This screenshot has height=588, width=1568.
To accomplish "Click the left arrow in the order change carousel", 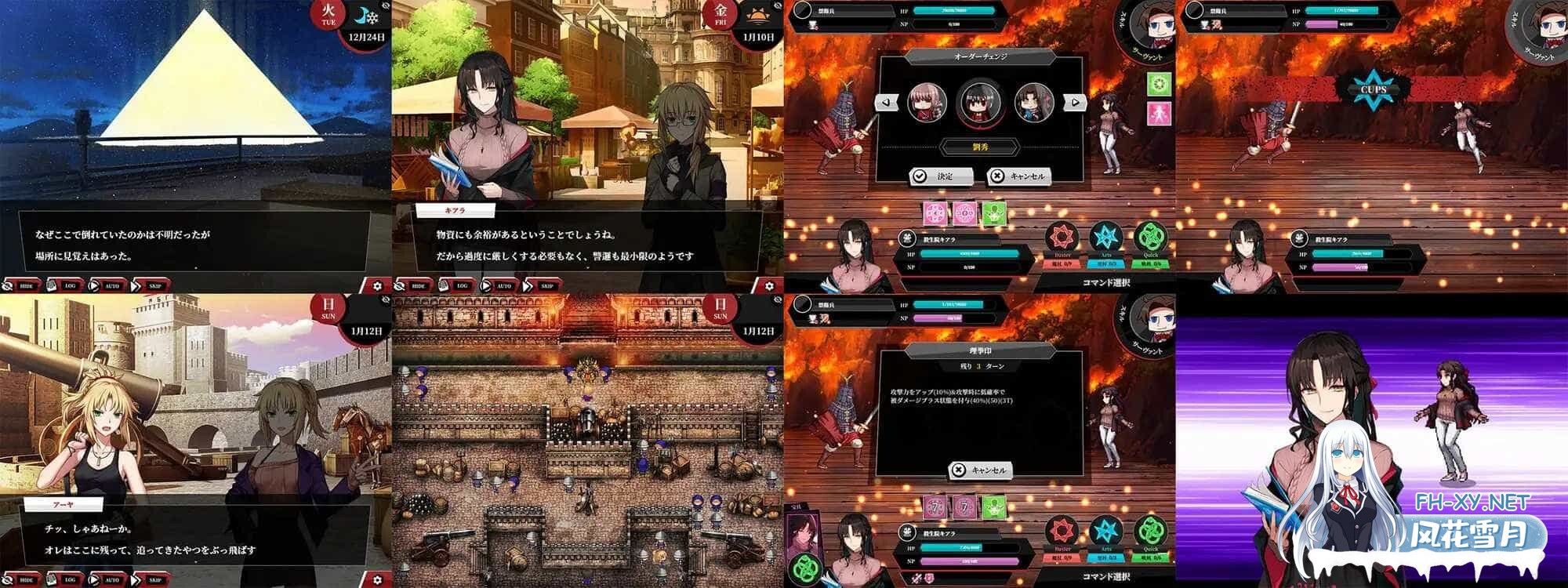I will pos(886,102).
